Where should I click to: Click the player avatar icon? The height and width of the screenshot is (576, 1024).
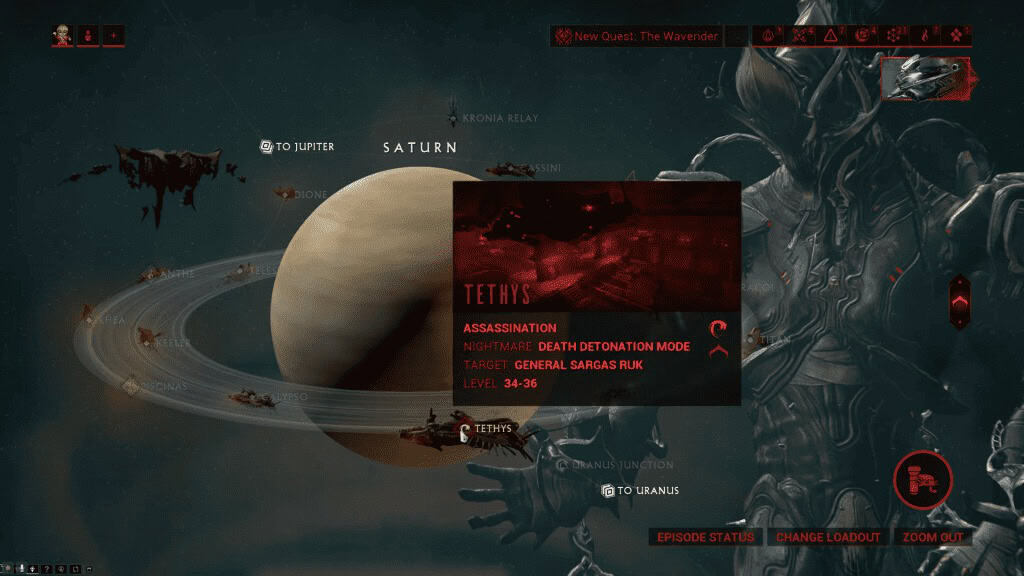tap(63, 37)
